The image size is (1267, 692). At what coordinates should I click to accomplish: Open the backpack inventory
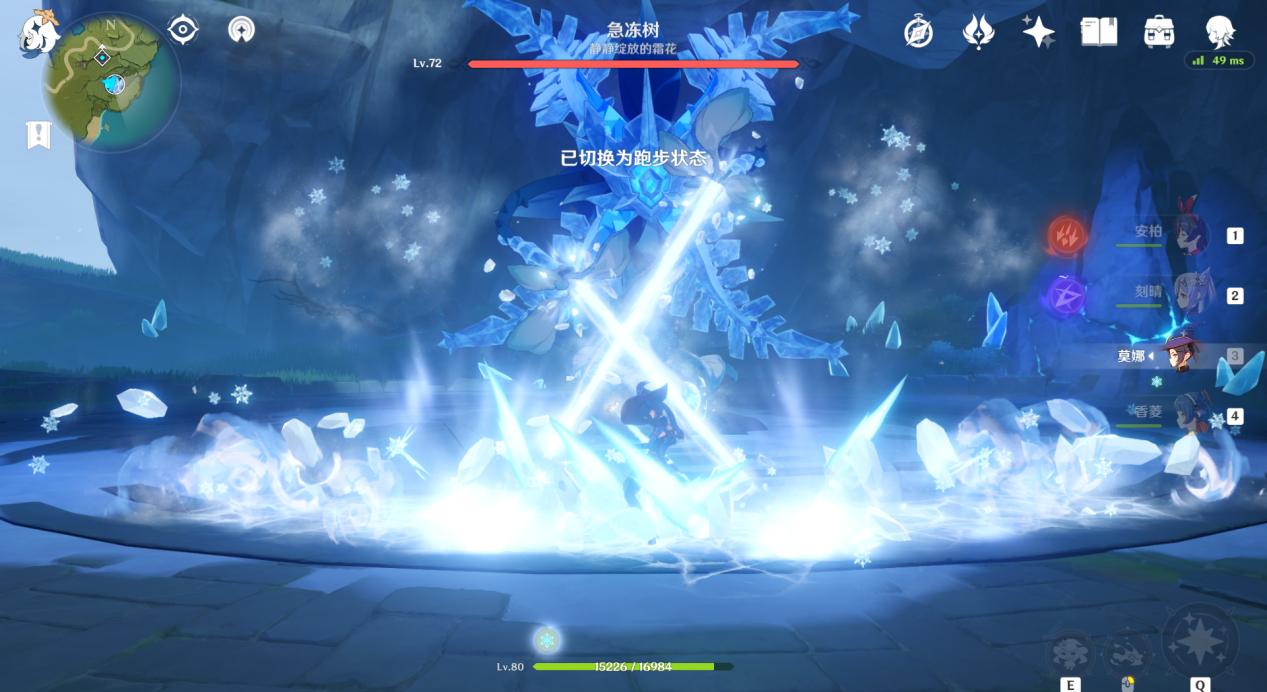(x=1159, y=32)
